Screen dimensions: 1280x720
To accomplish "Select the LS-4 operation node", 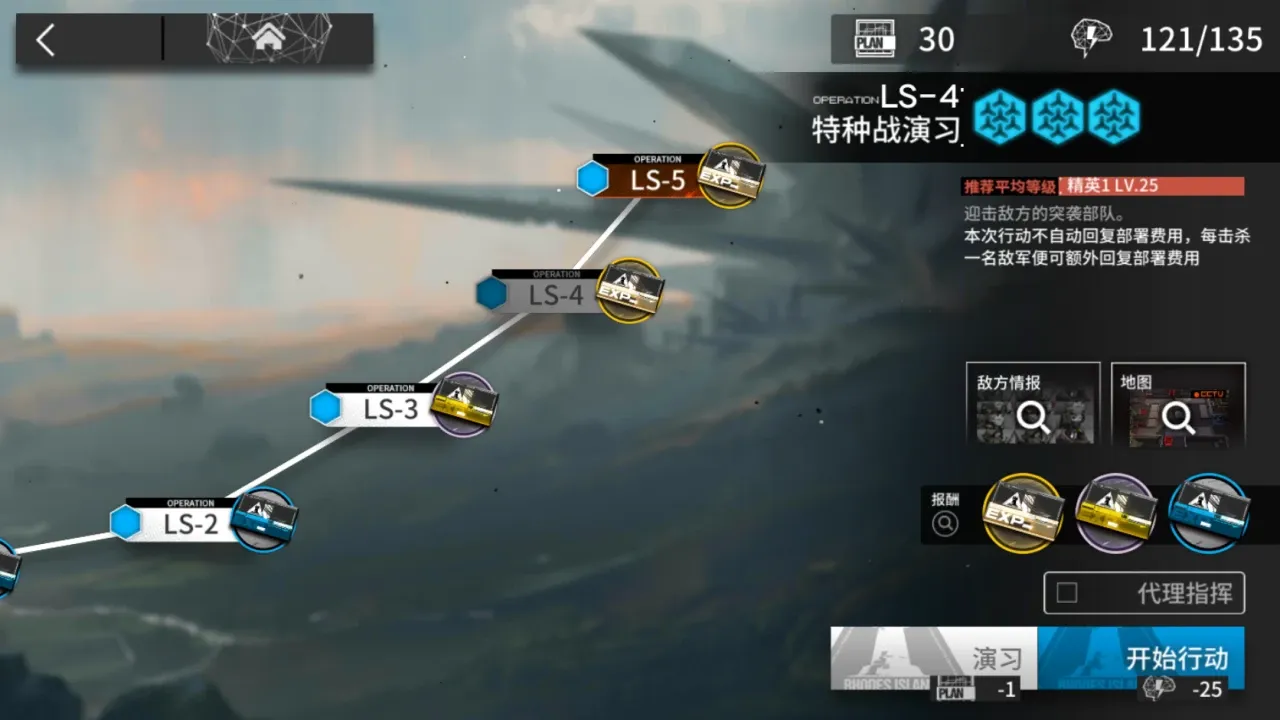I will [x=556, y=295].
